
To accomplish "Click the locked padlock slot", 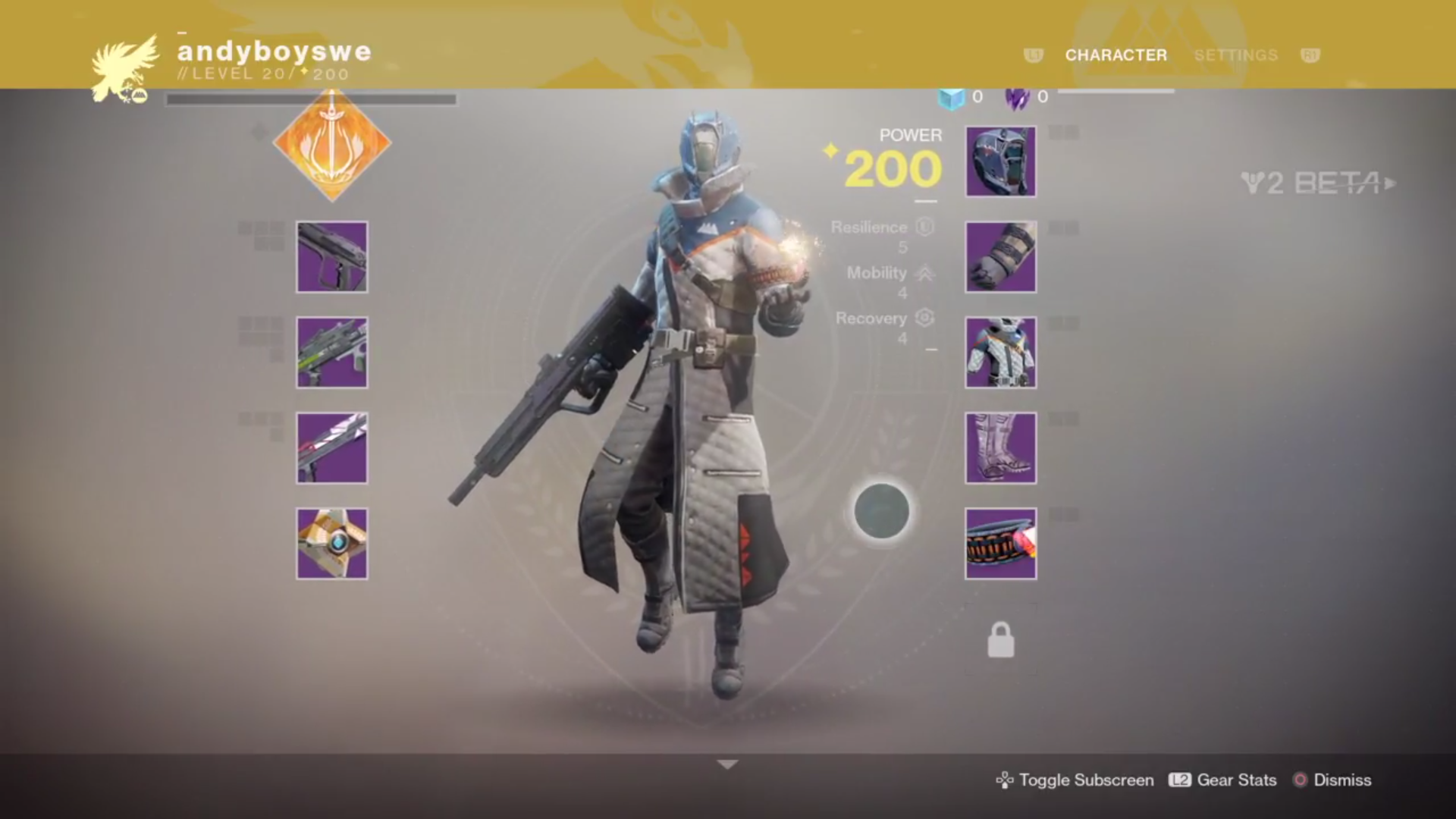I will click(x=1000, y=640).
